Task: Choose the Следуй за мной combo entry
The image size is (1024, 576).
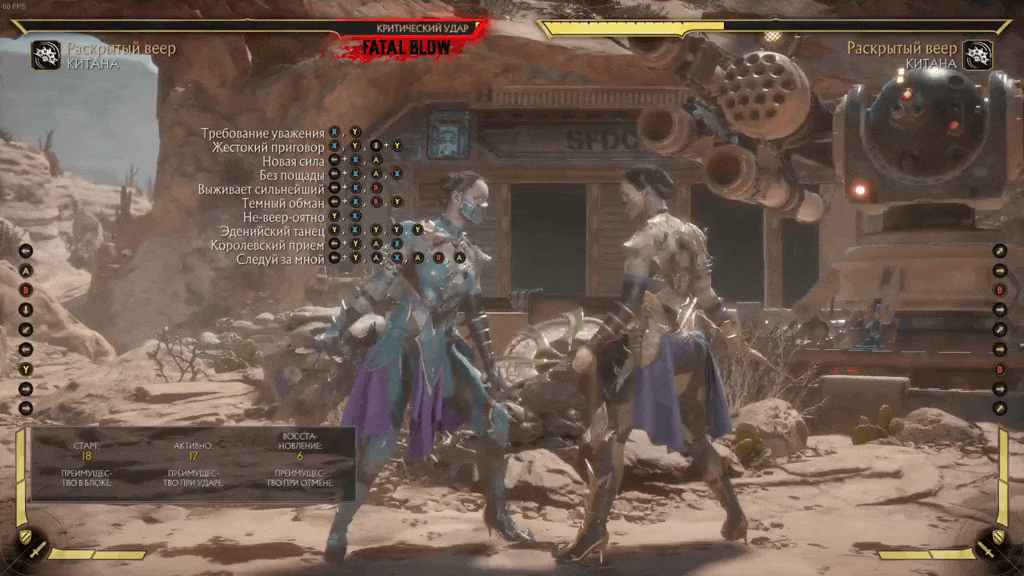Action: point(280,259)
